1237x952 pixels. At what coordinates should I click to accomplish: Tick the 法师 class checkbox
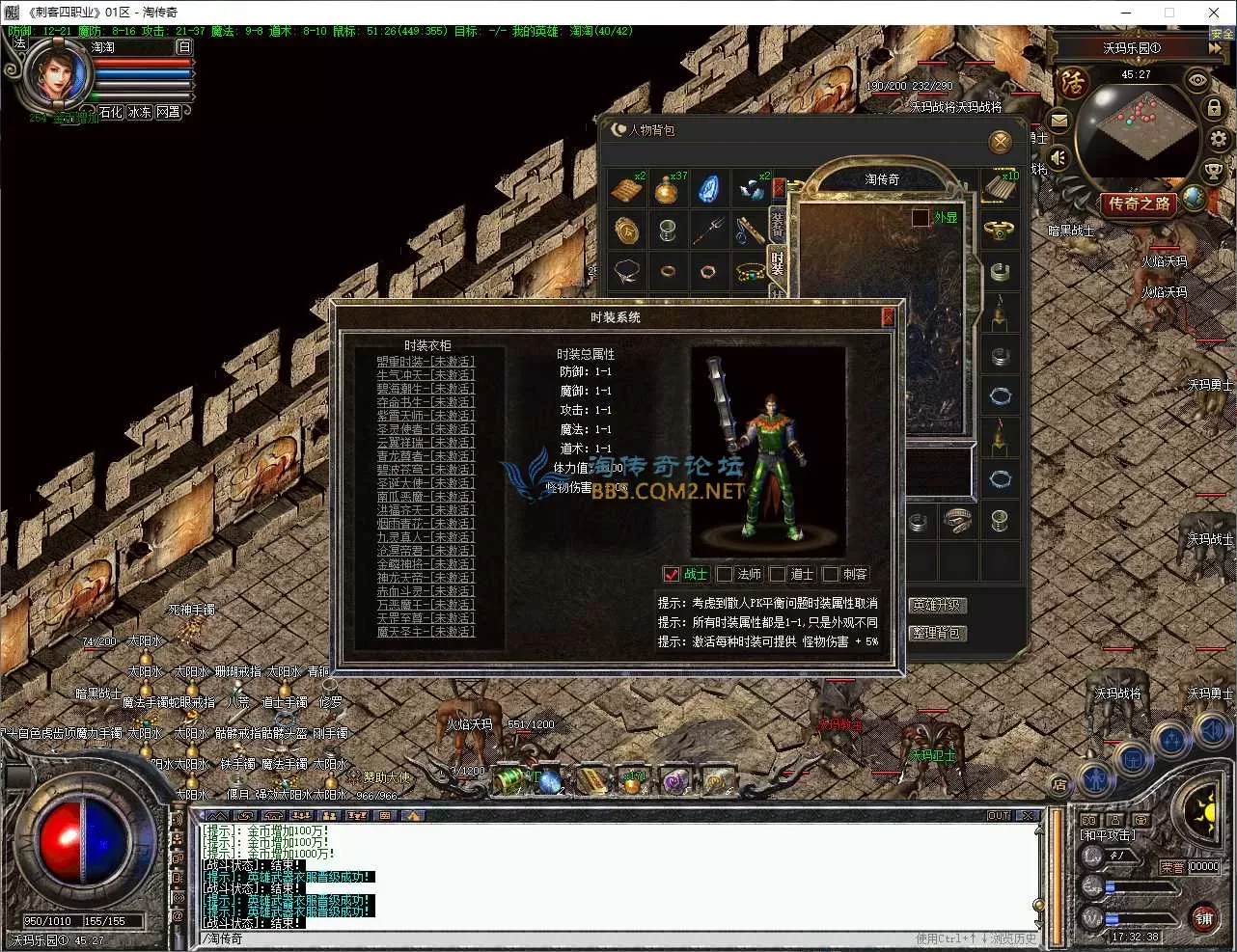pos(726,574)
